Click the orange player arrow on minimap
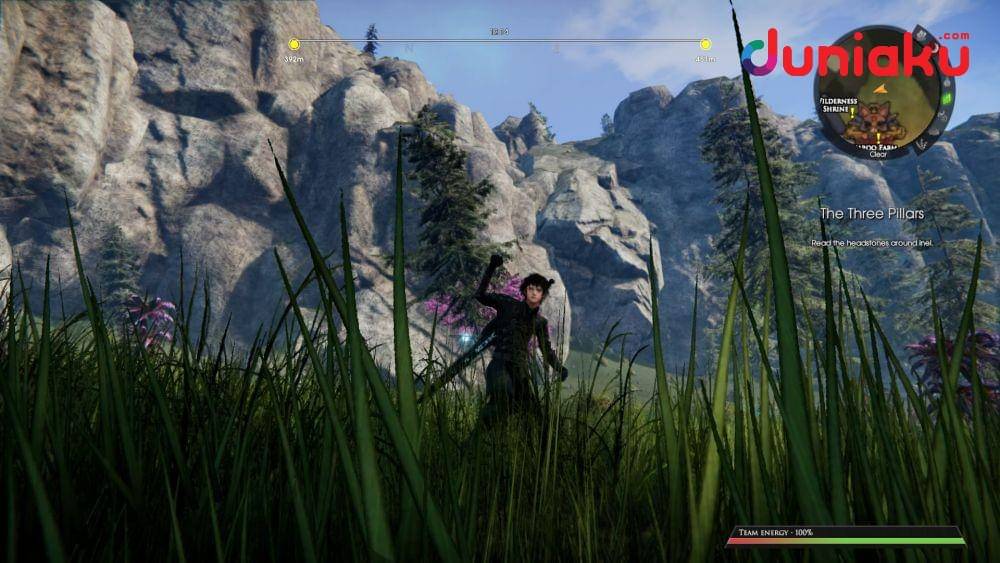 (881, 89)
